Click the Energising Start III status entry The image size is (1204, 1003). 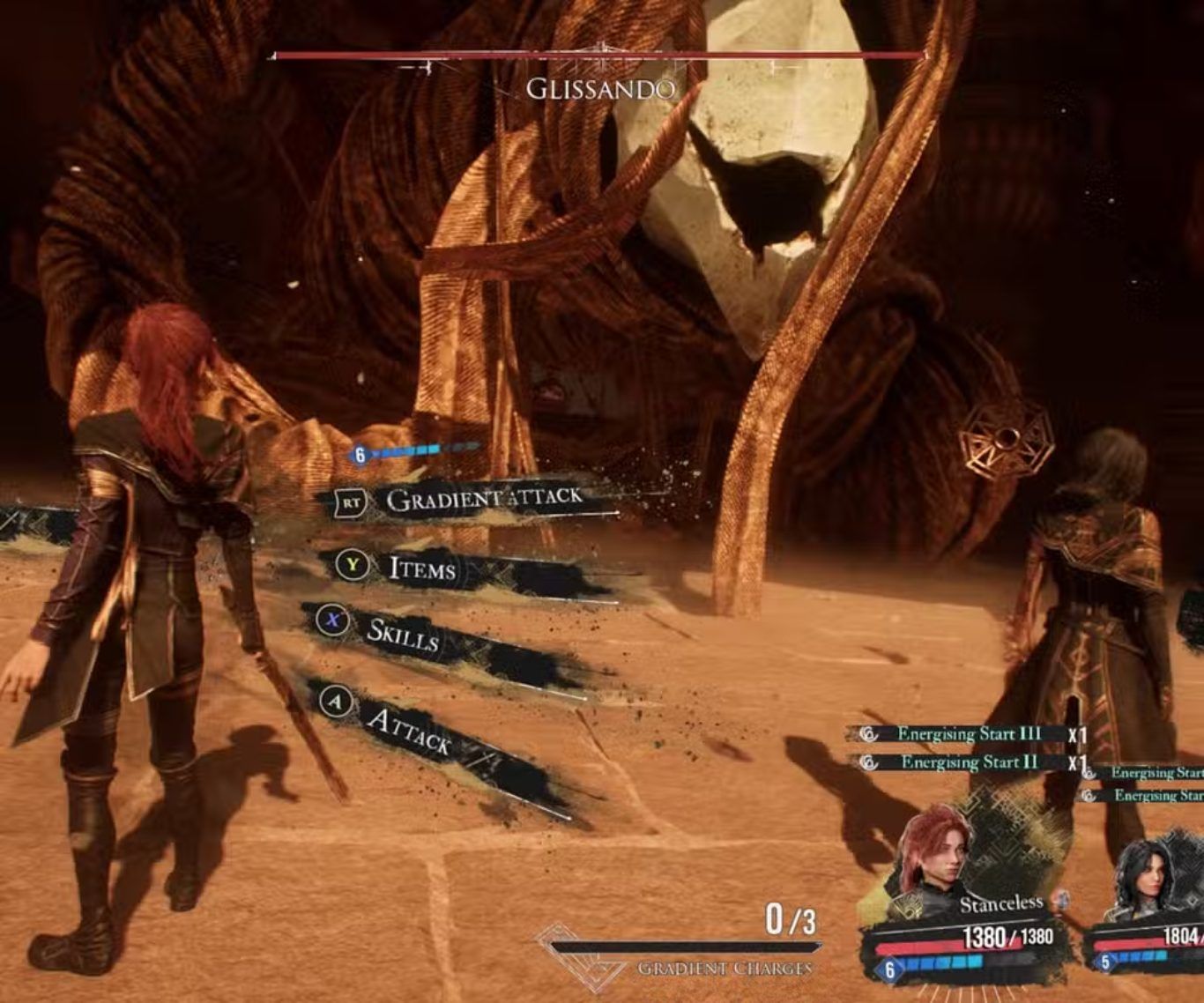pyautogui.click(x=969, y=734)
